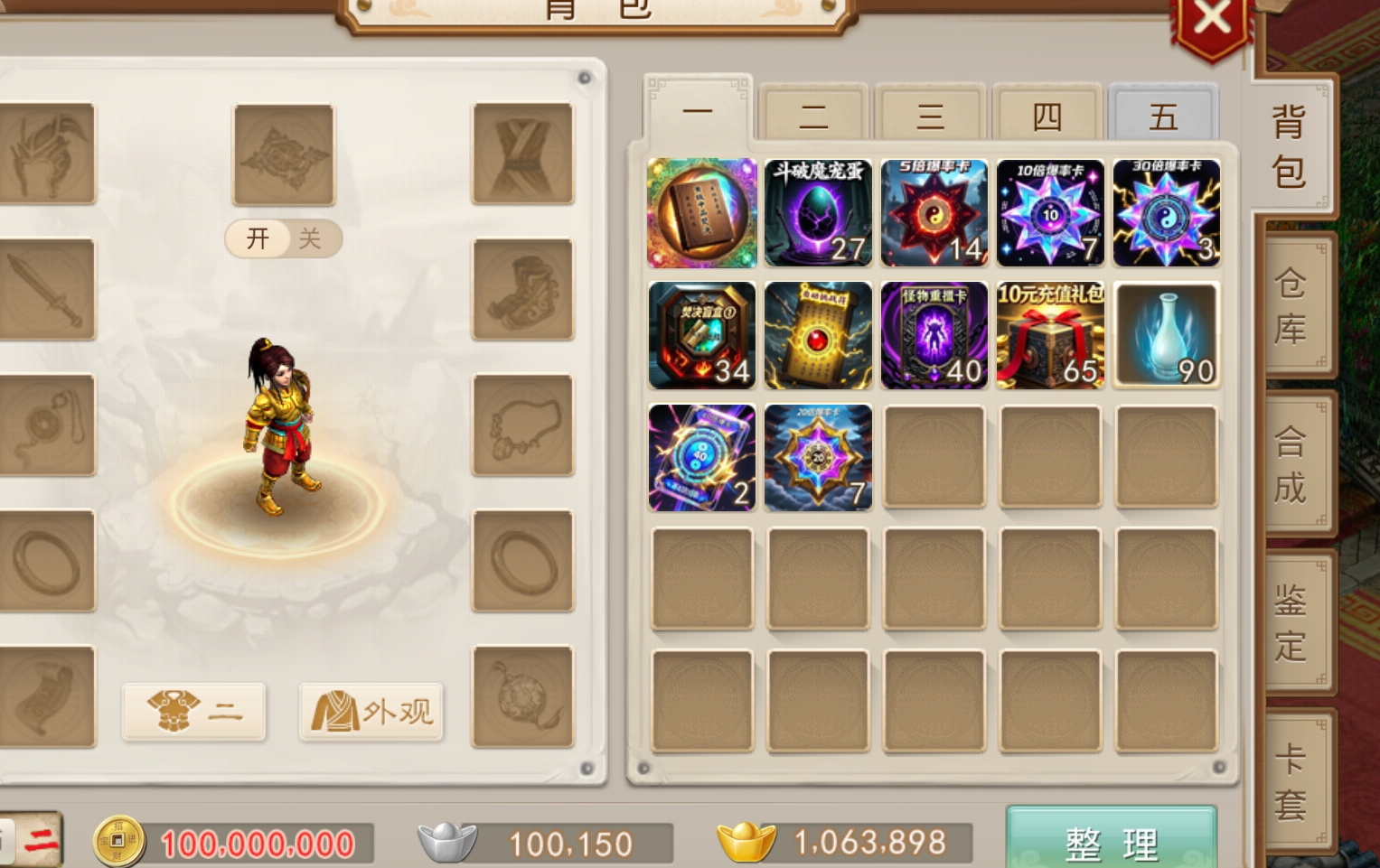This screenshot has height=868, width=1380.
Task: Switch to backpack page 四
Action: [x=1047, y=115]
